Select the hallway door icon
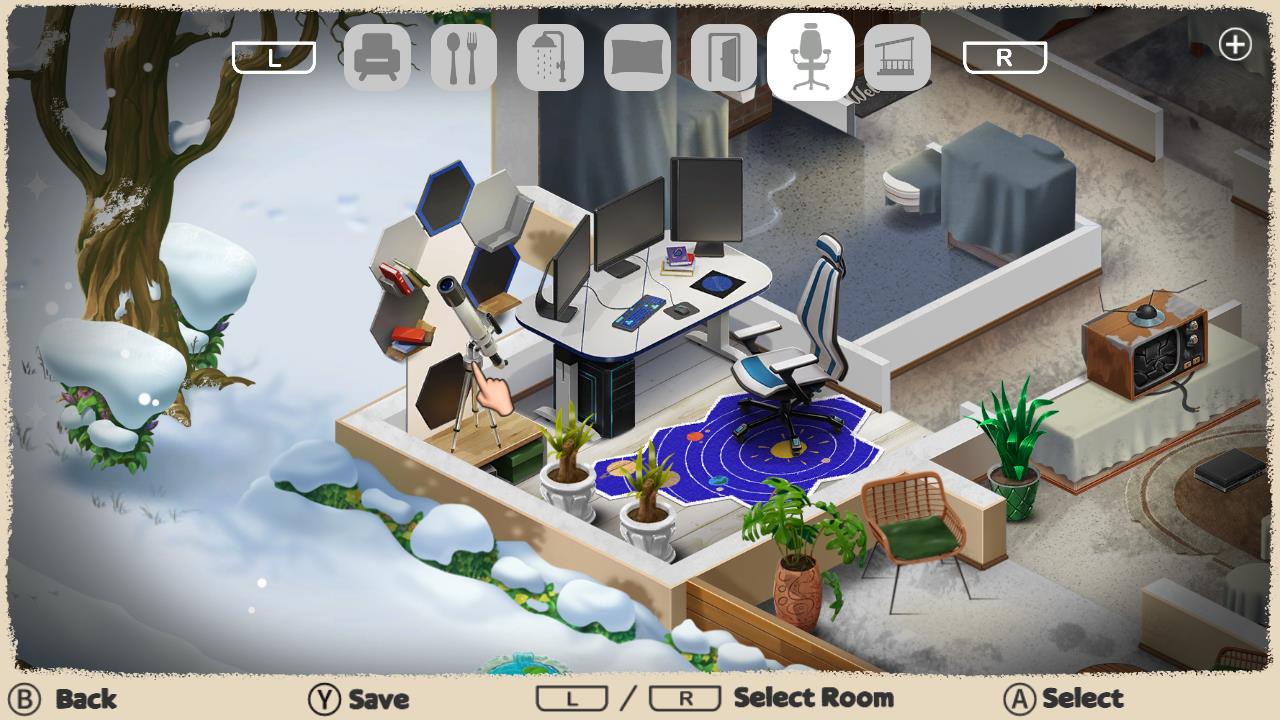 (x=724, y=57)
